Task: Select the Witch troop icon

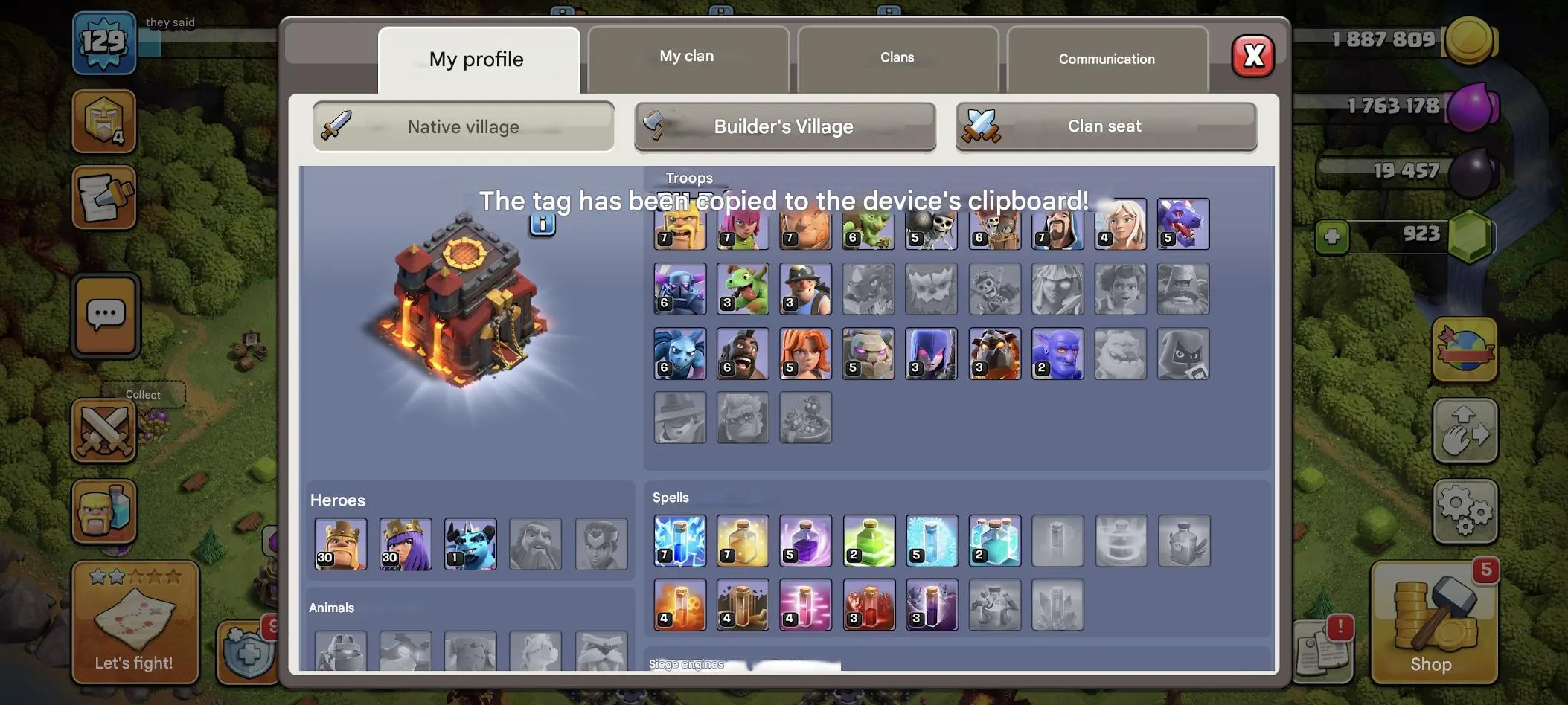Action: click(931, 354)
